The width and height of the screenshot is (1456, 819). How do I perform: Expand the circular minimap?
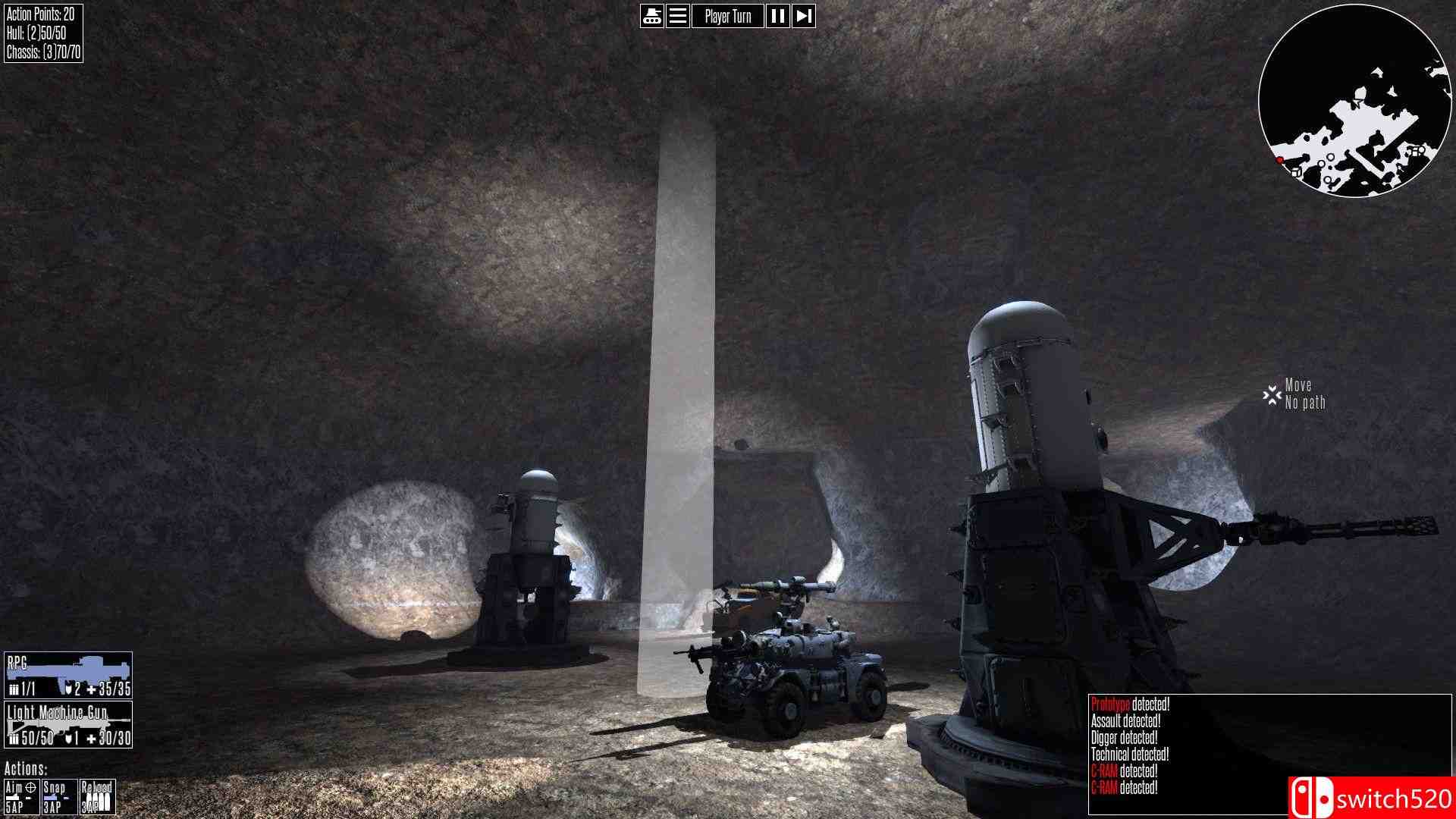[1357, 99]
